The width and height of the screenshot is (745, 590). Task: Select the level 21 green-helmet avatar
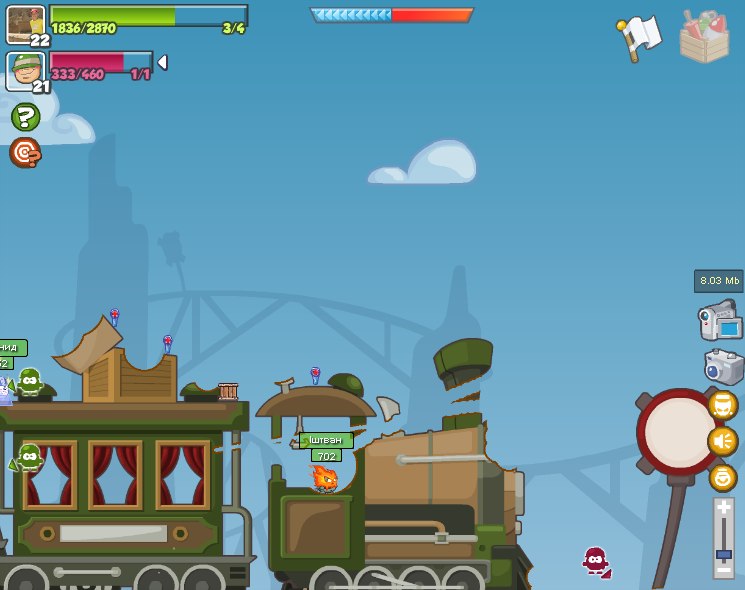[25, 70]
